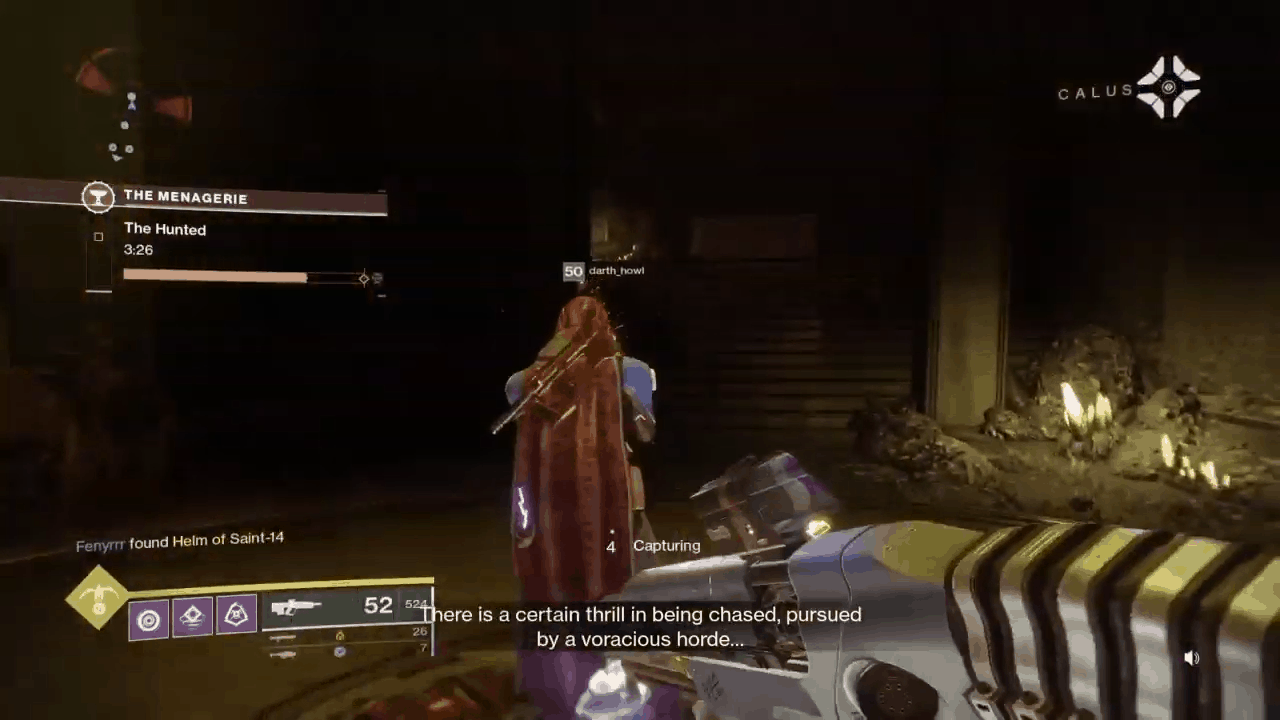
Task: Expand the darth_howl player nameplate
Action: 604,270
